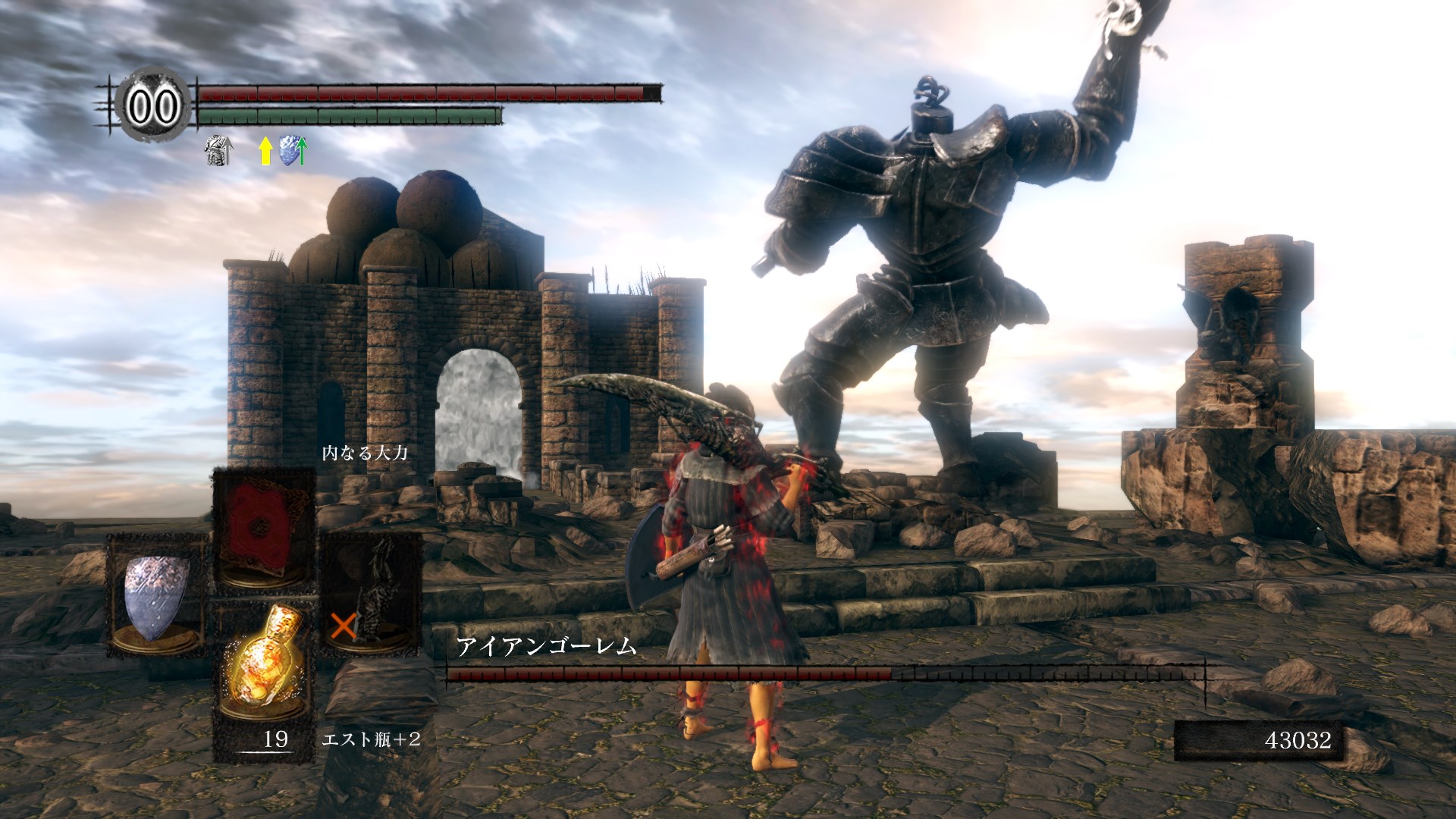Click the yellow up-arrow buff icon
1456x819 pixels.
pos(265,151)
